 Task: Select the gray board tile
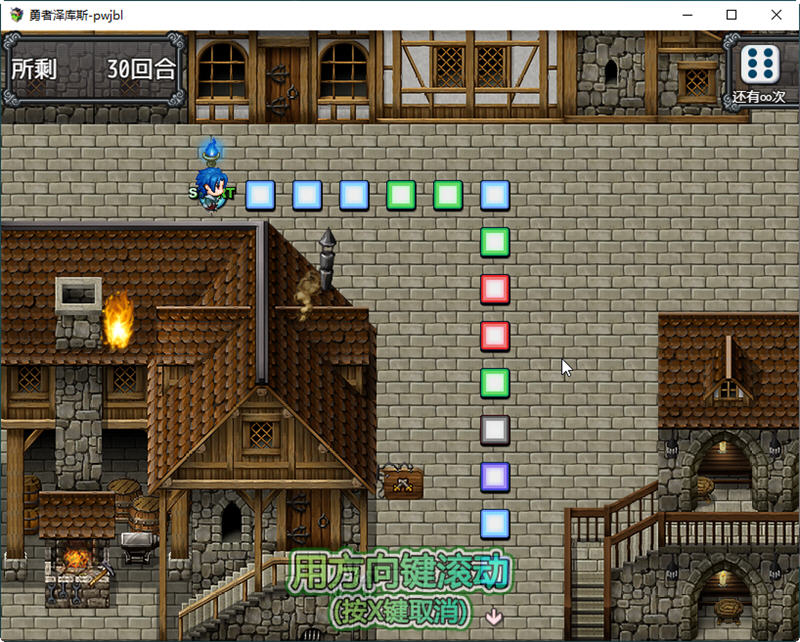[x=495, y=430]
